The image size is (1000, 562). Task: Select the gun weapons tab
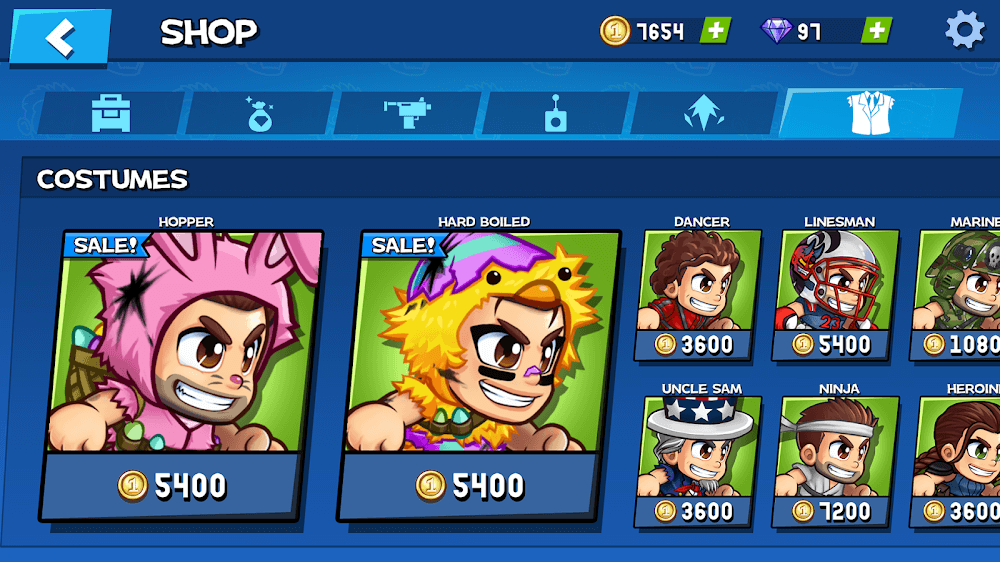click(x=407, y=113)
